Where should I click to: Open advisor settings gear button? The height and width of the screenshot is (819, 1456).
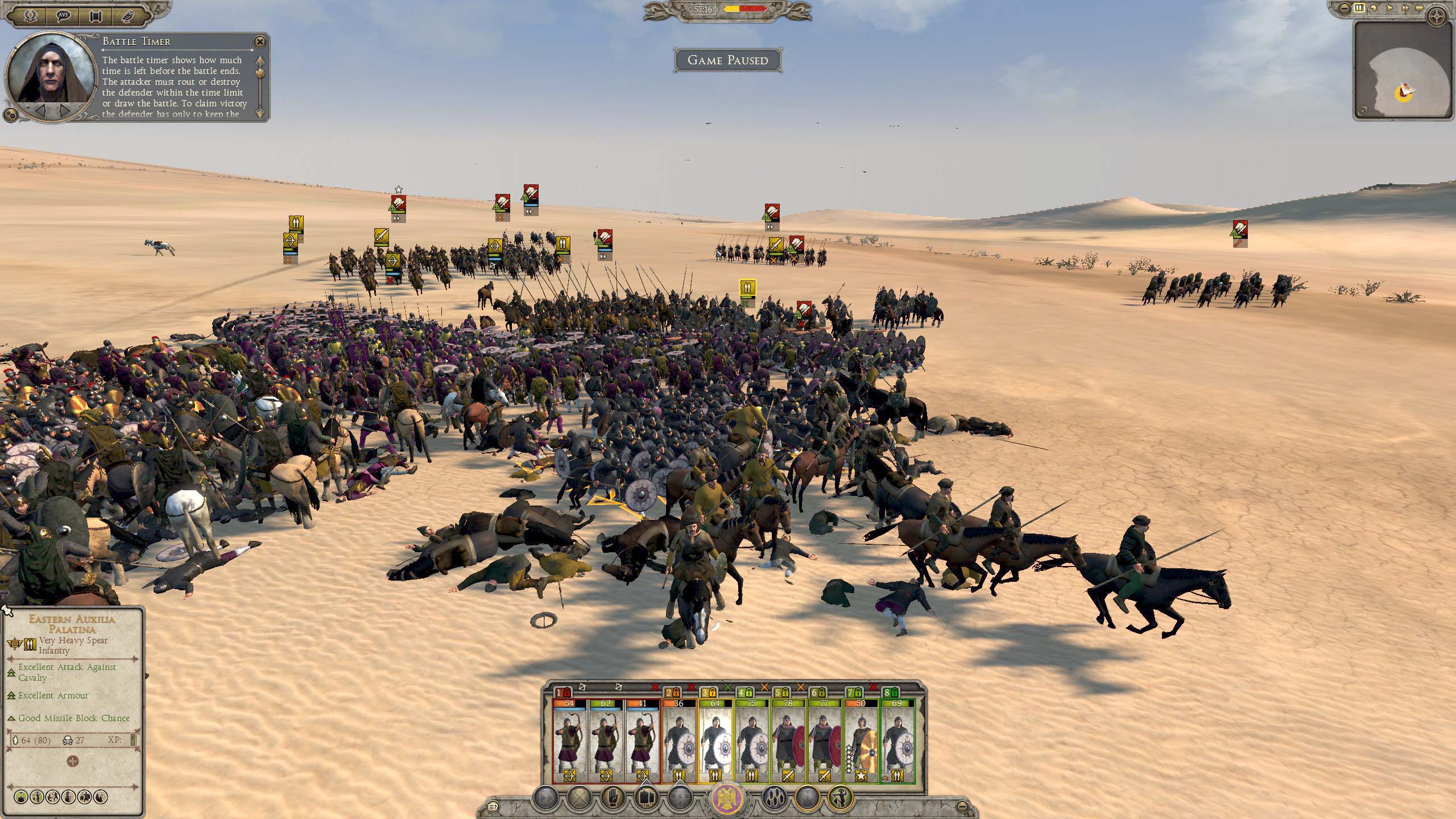coord(10,114)
